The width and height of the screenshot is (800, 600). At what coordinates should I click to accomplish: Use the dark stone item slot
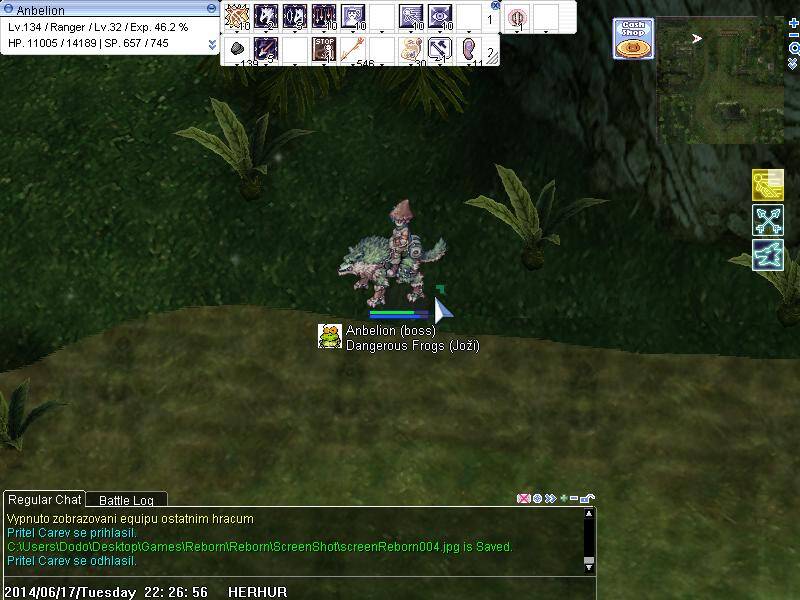pyautogui.click(x=237, y=48)
